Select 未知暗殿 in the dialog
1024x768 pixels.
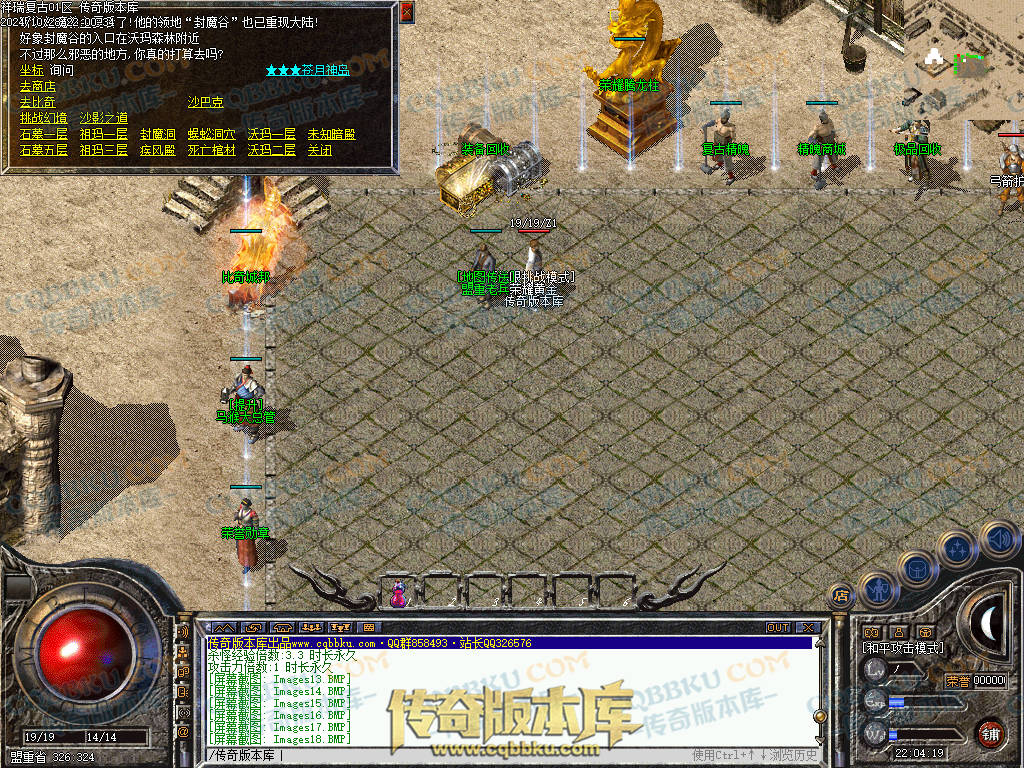pyautogui.click(x=331, y=134)
